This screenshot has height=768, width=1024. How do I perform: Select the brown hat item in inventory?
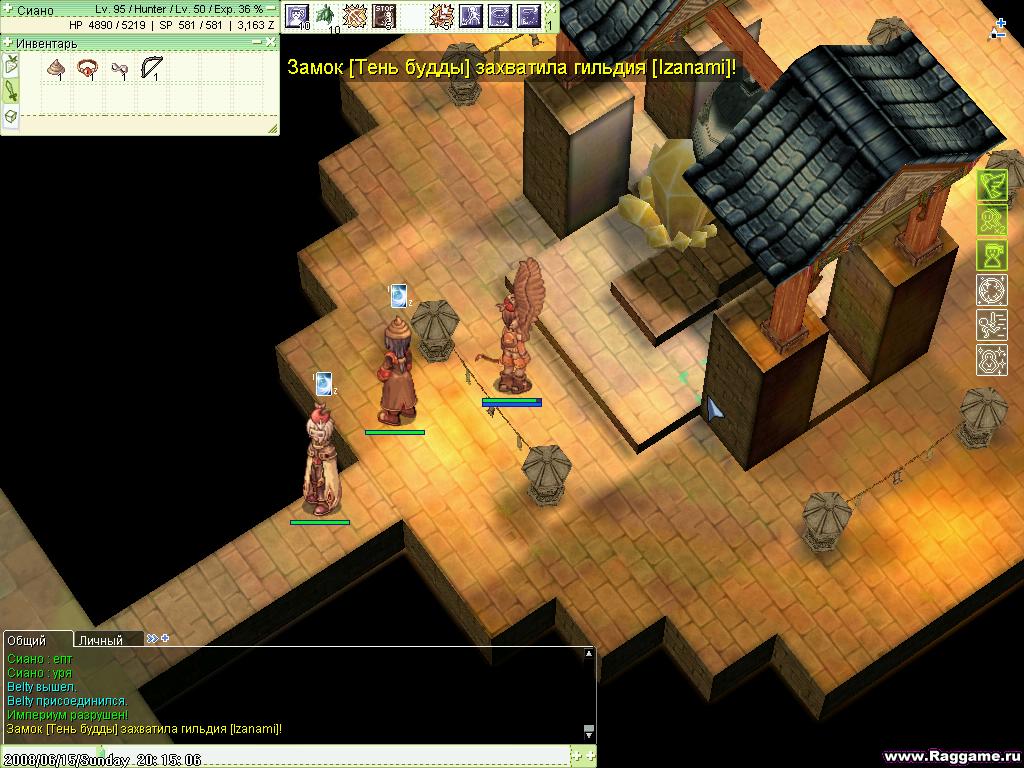[56, 68]
